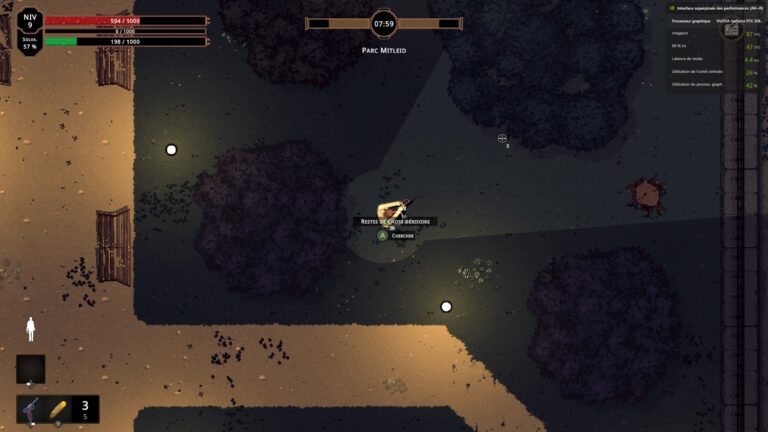Select the yellow bullet ammo slot
The width and height of the screenshot is (768, 432).
57,409
